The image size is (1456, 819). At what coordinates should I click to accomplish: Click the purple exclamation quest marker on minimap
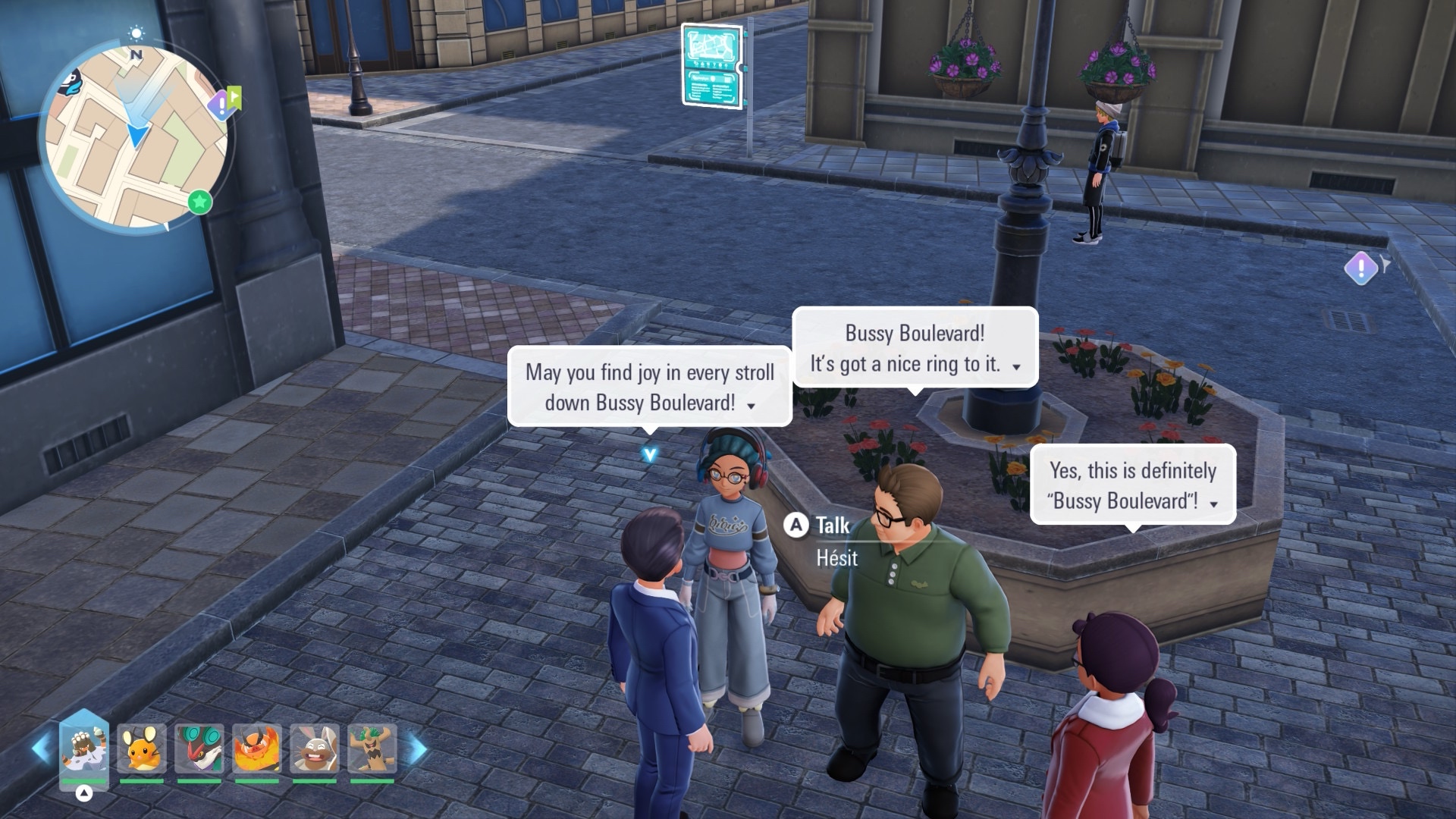pyautogui.click(x=221, y=104)
